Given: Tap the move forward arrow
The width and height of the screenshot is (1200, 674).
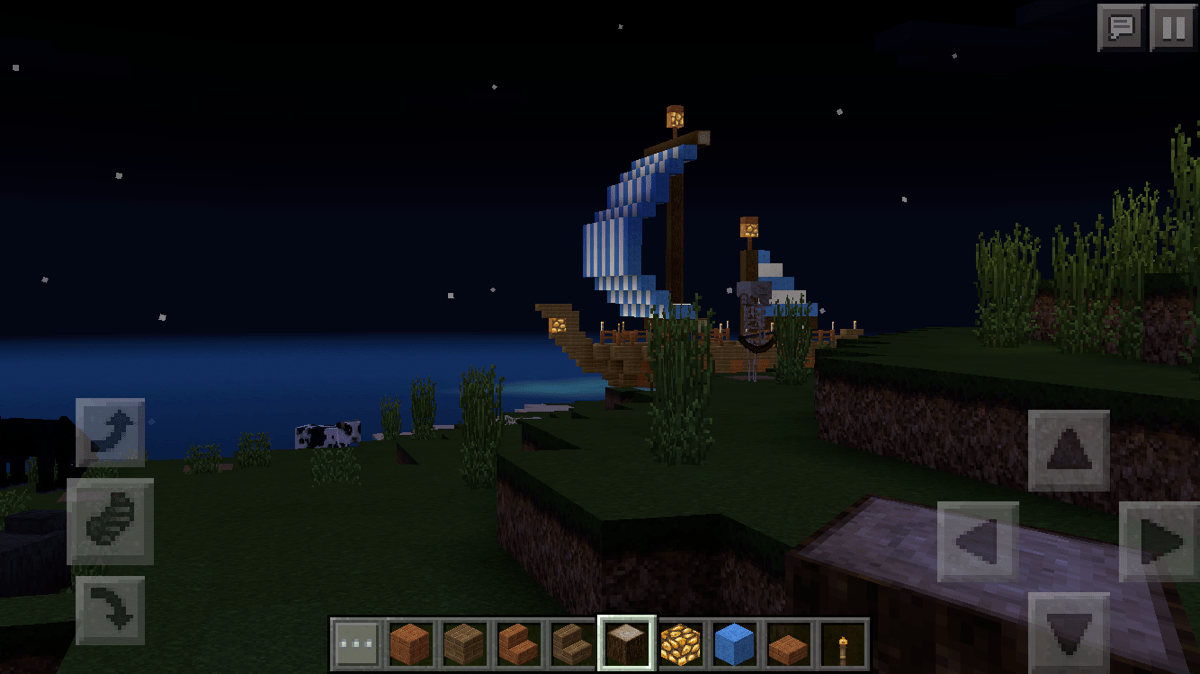Looking at the screenshot, I should pos(1068,450).
